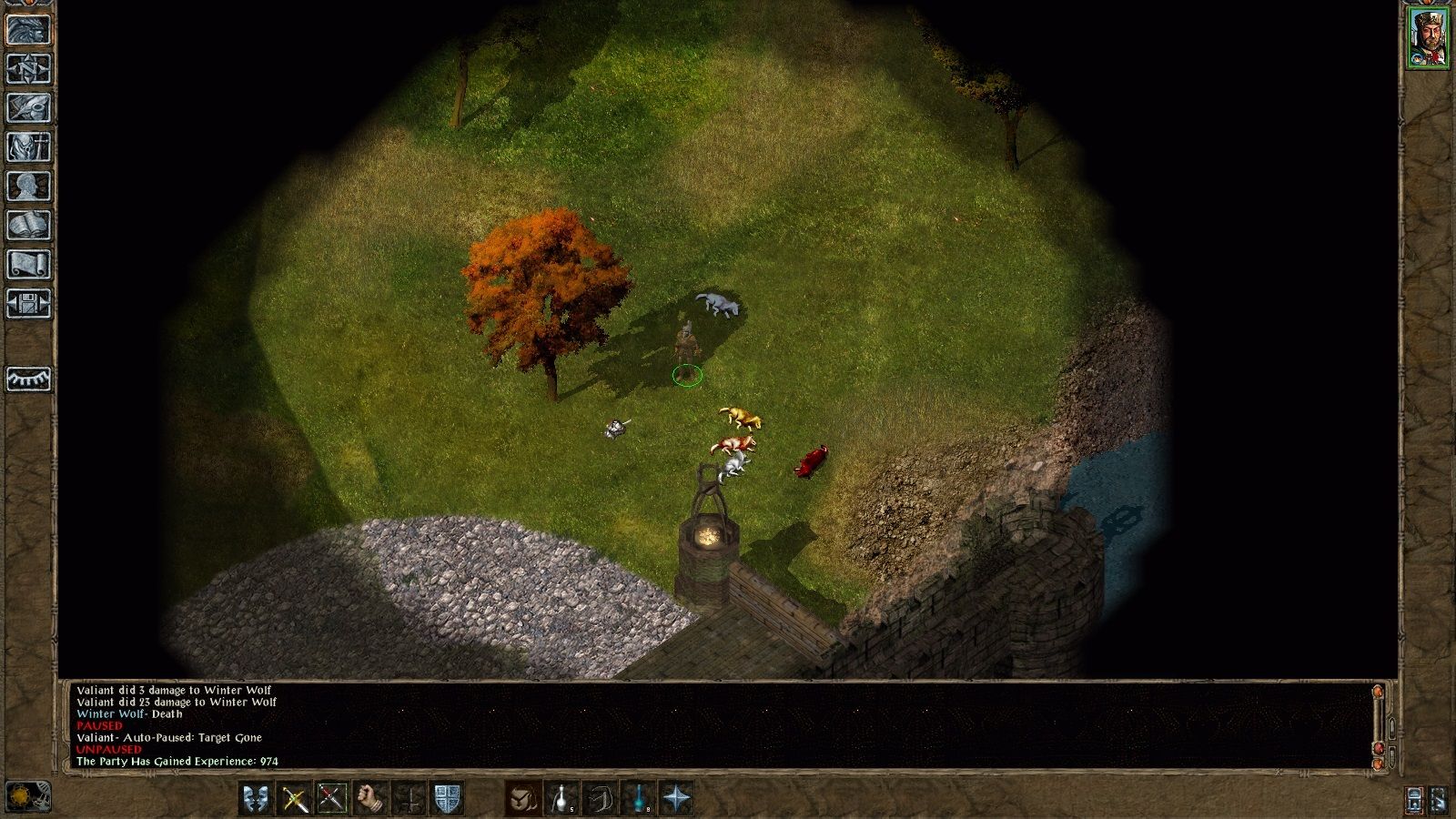Open the world map with the compass icon
This screenshot has height=819, width=1456.
coord(25,68)
